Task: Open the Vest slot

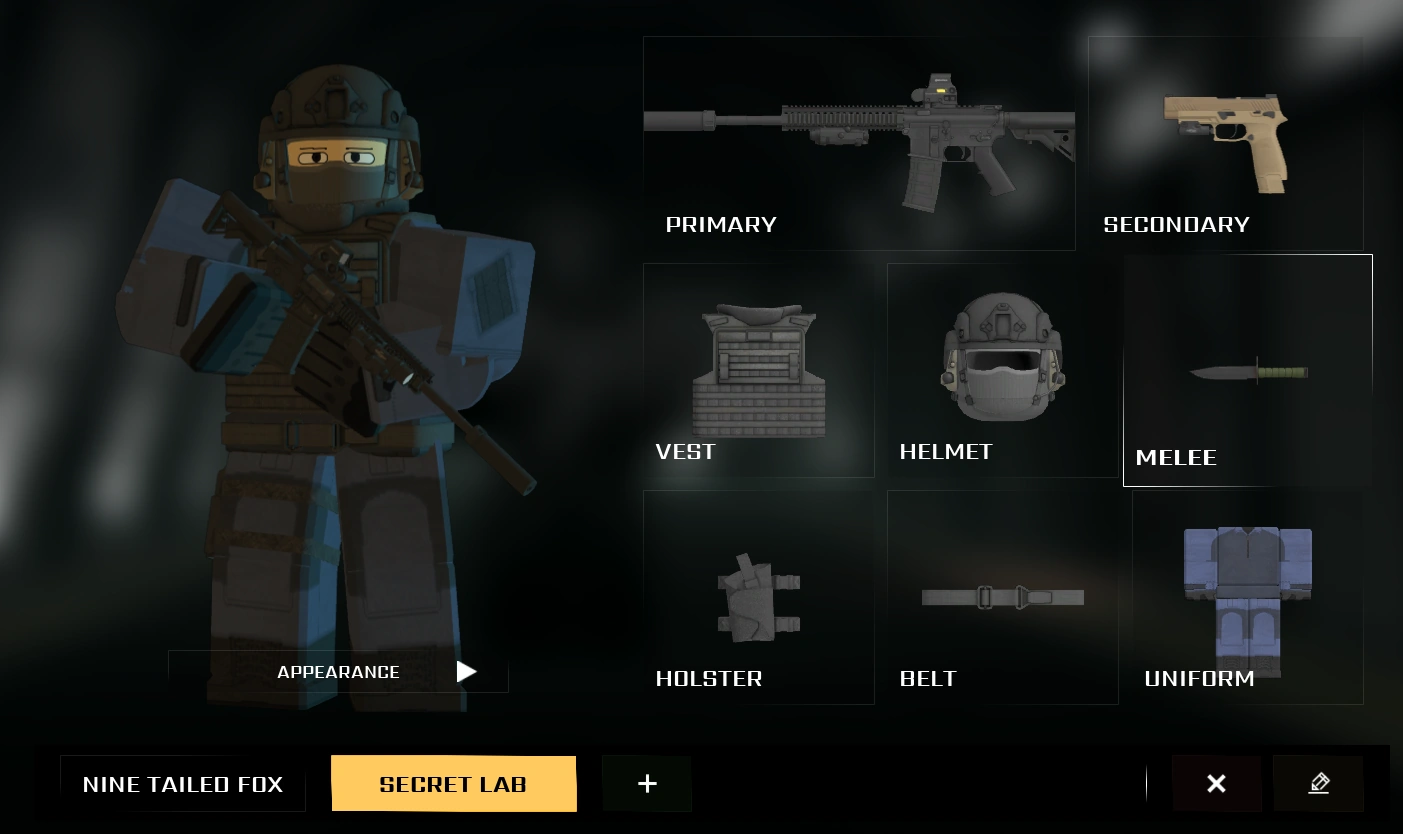Action: [758, 370]
